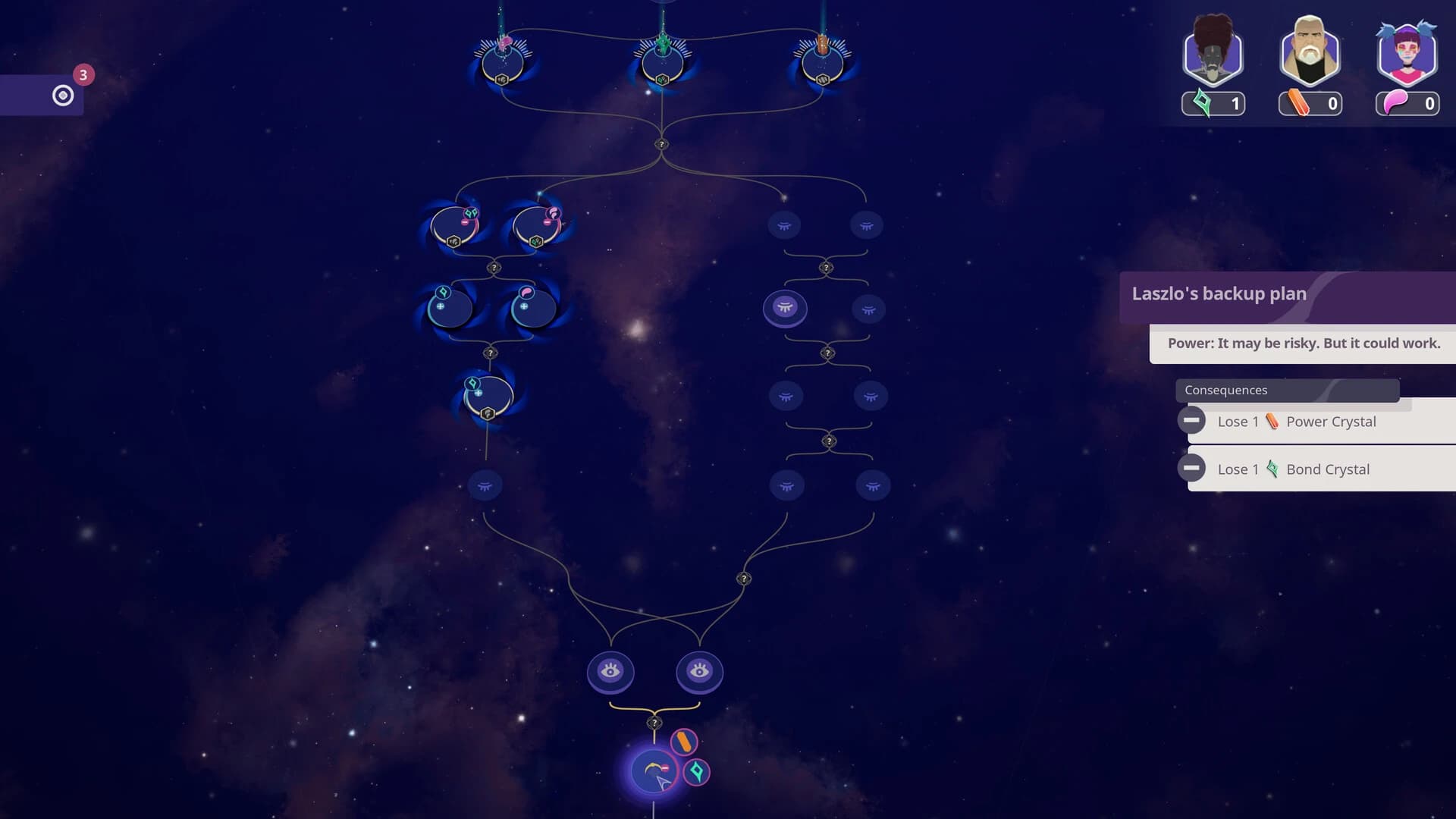Click the Power Crystal badge beside the glowing node
The height and width of the screenshot is (819, 1456).
685,742
